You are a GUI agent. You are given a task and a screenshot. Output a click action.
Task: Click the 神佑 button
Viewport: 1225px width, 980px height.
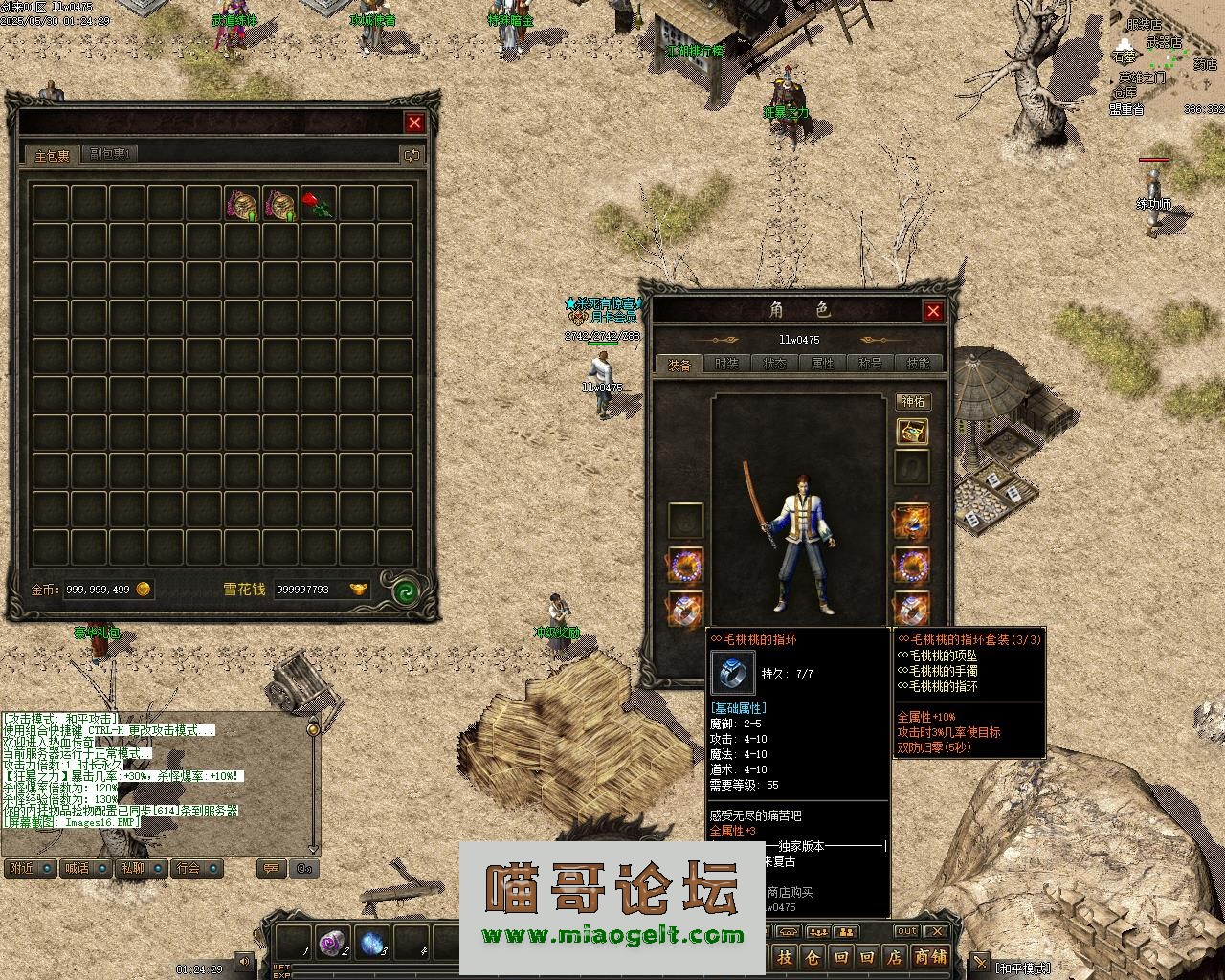pos(913,401)
